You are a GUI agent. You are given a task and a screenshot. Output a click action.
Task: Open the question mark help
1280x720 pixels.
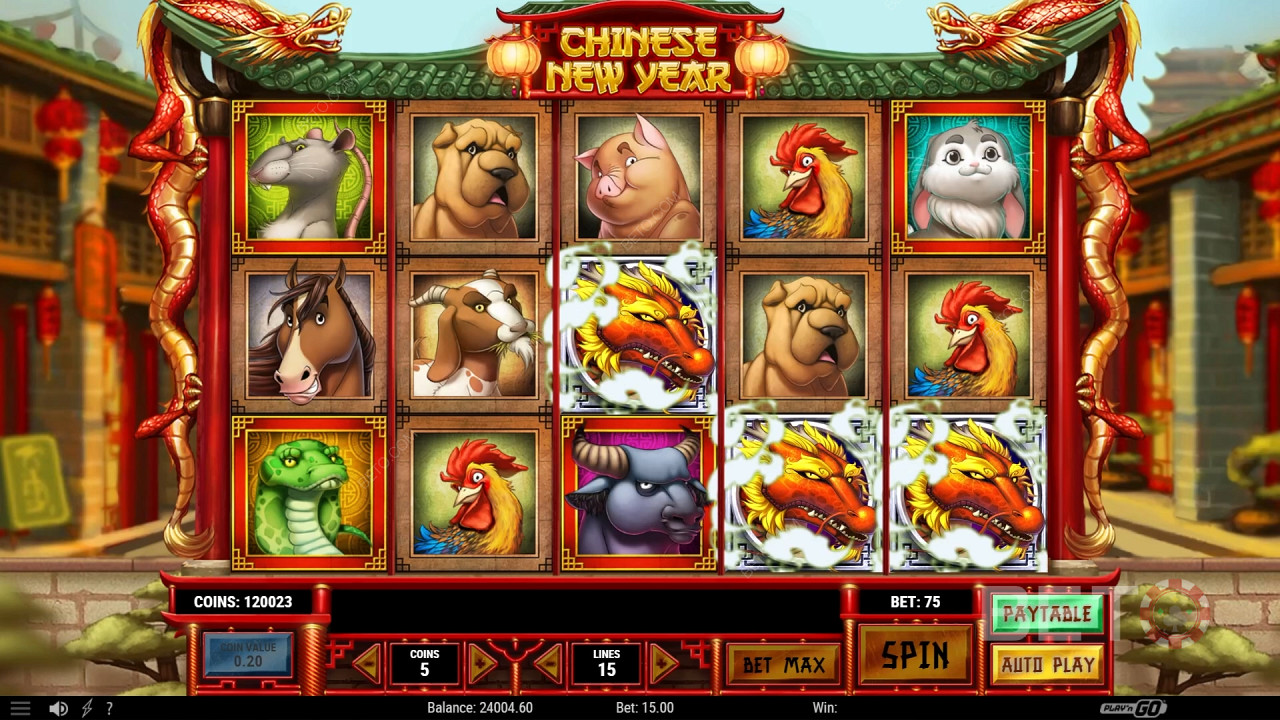pyautogui.click(x=109, y=708)
